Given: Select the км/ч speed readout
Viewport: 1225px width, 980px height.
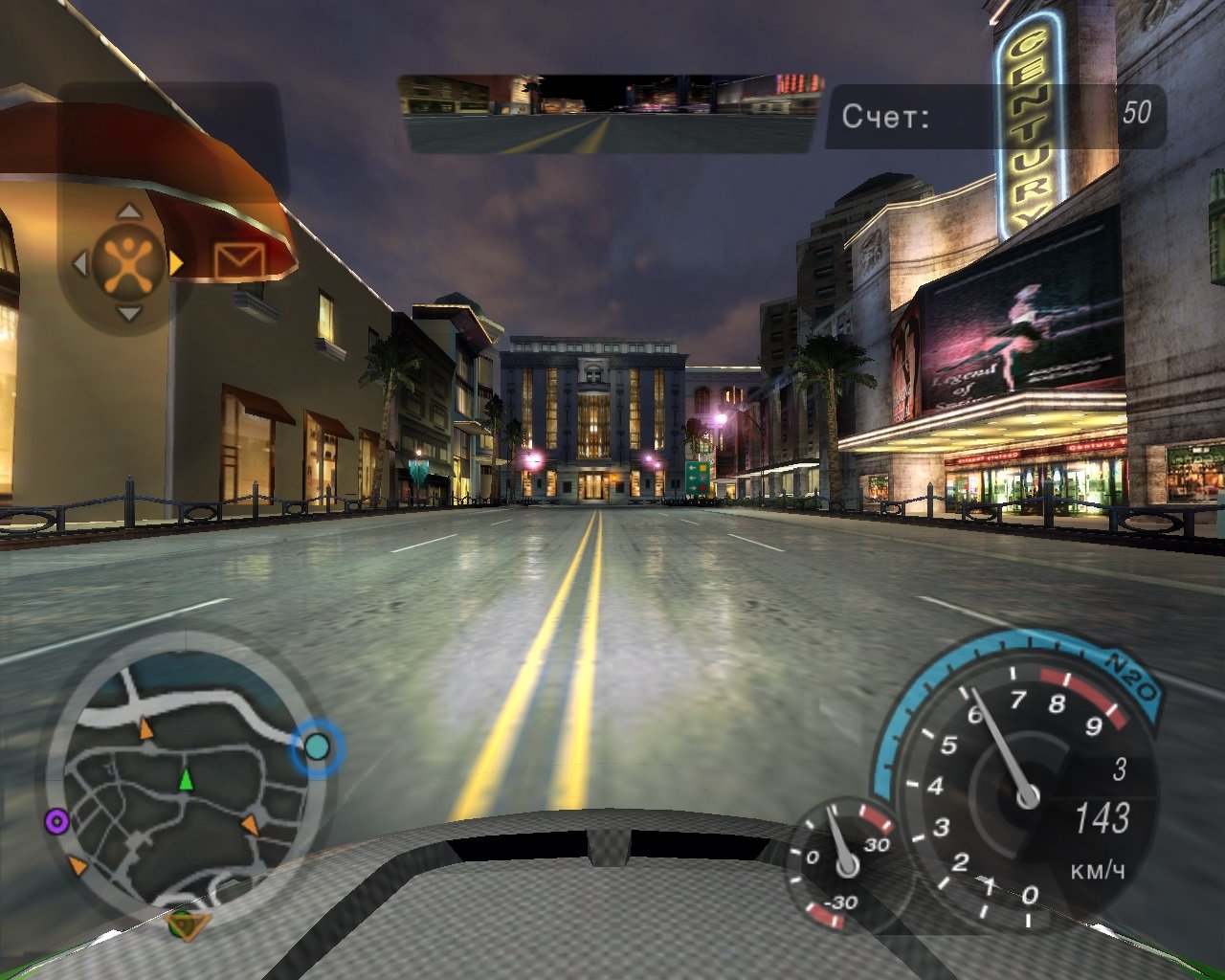Looking at the screenshot, I should click(1097, 874).
